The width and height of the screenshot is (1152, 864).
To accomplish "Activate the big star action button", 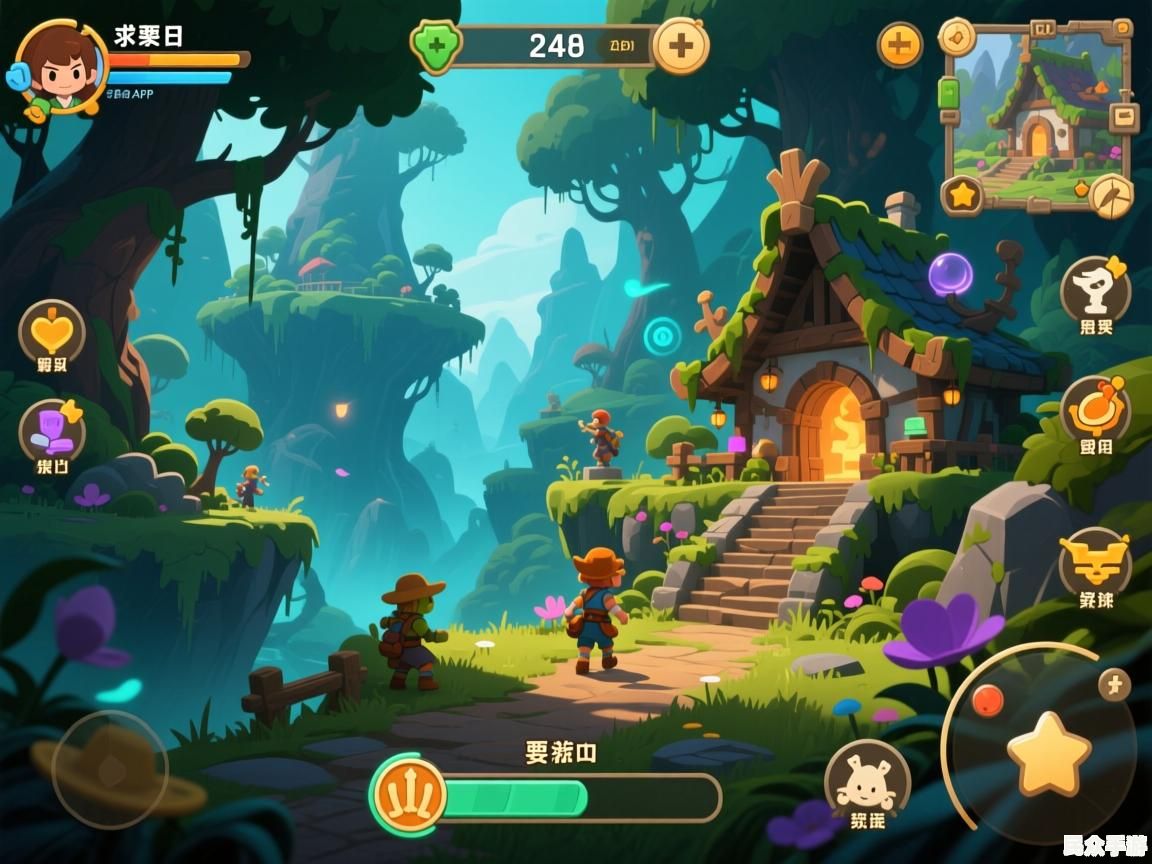I will pyautogui.click(x=1047, y=754).
